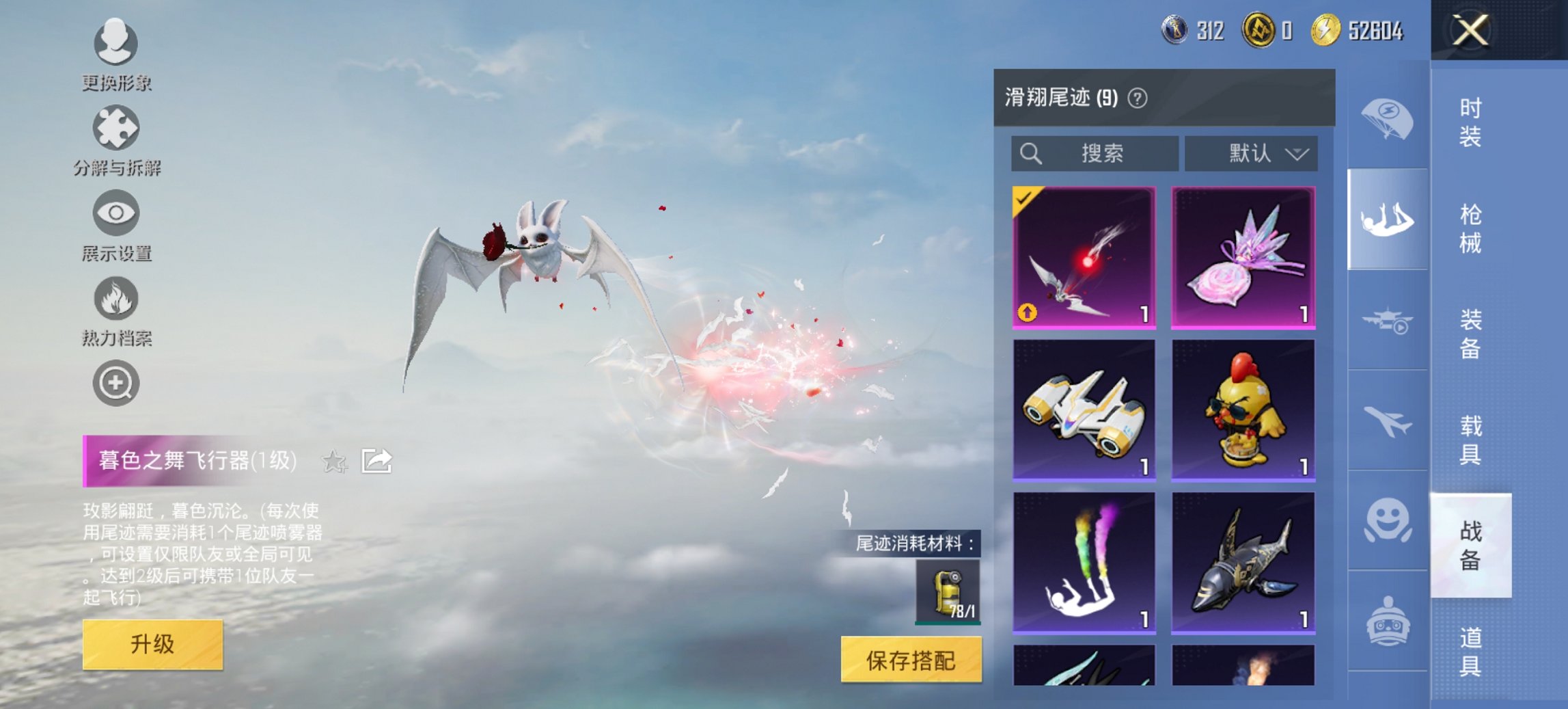The width and height of the screenshot is (1568, 709).
Task: View the 热力档案 flame icon
Action: (x=116, y=299)
